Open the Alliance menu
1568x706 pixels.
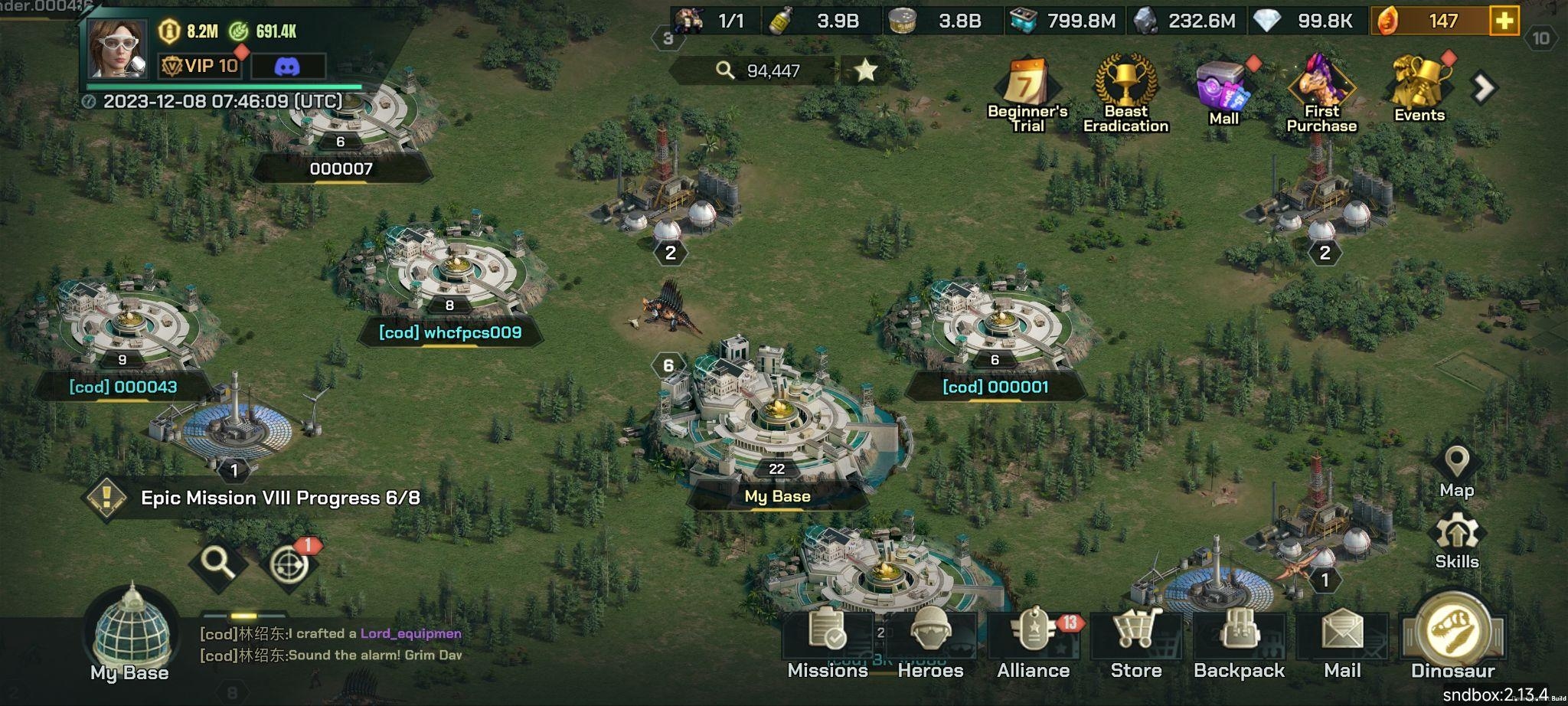(x=1033, y=642)
